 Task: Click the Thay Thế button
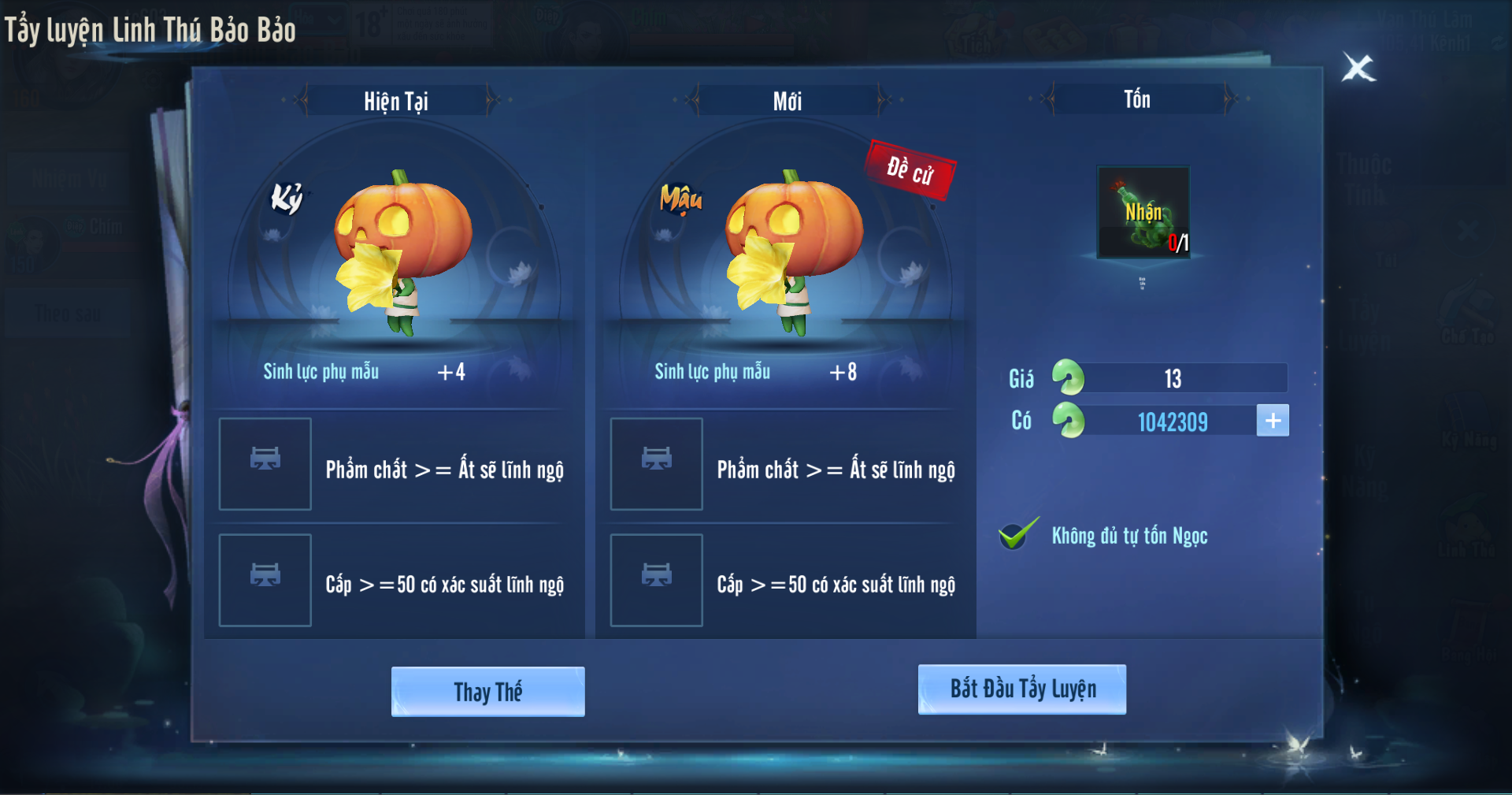[x=487, y=692]
